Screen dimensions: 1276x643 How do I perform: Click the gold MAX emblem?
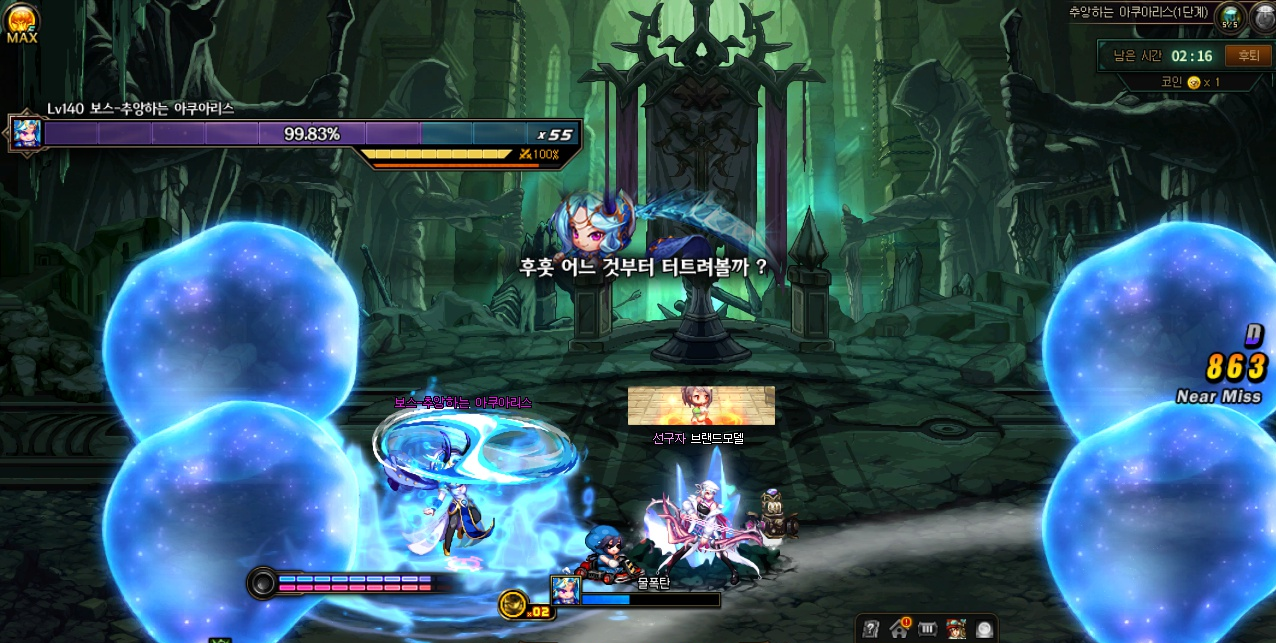(21, 22)
